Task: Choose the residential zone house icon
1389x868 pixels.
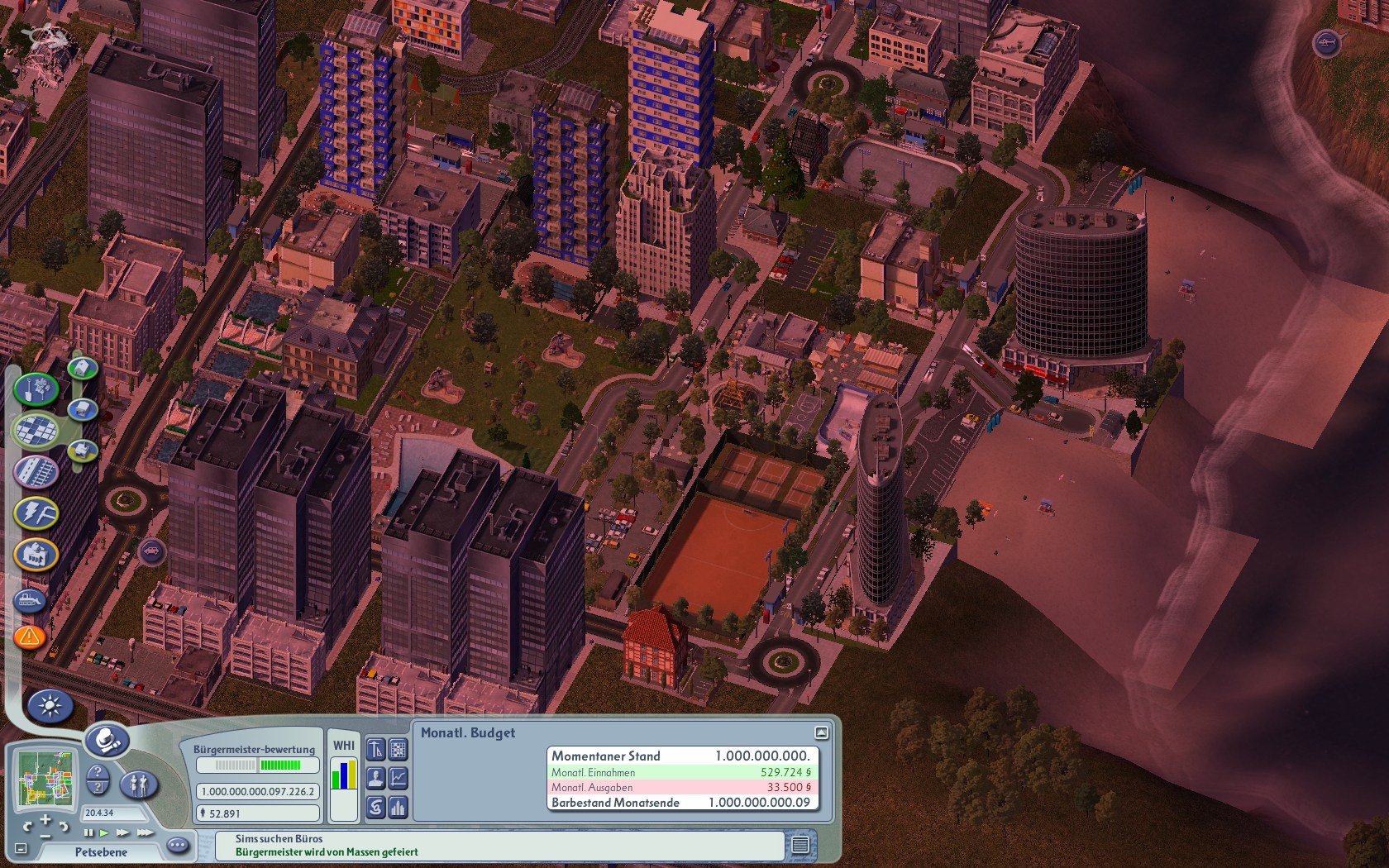Action: (x=82, y=368)
